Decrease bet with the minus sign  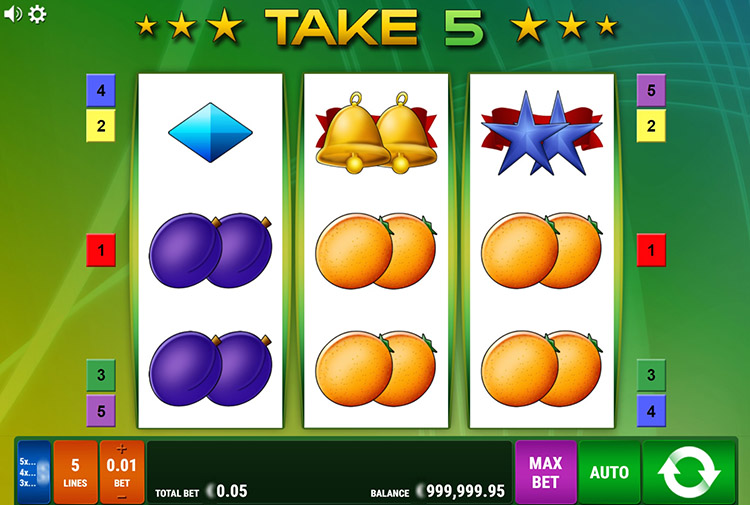122,494
